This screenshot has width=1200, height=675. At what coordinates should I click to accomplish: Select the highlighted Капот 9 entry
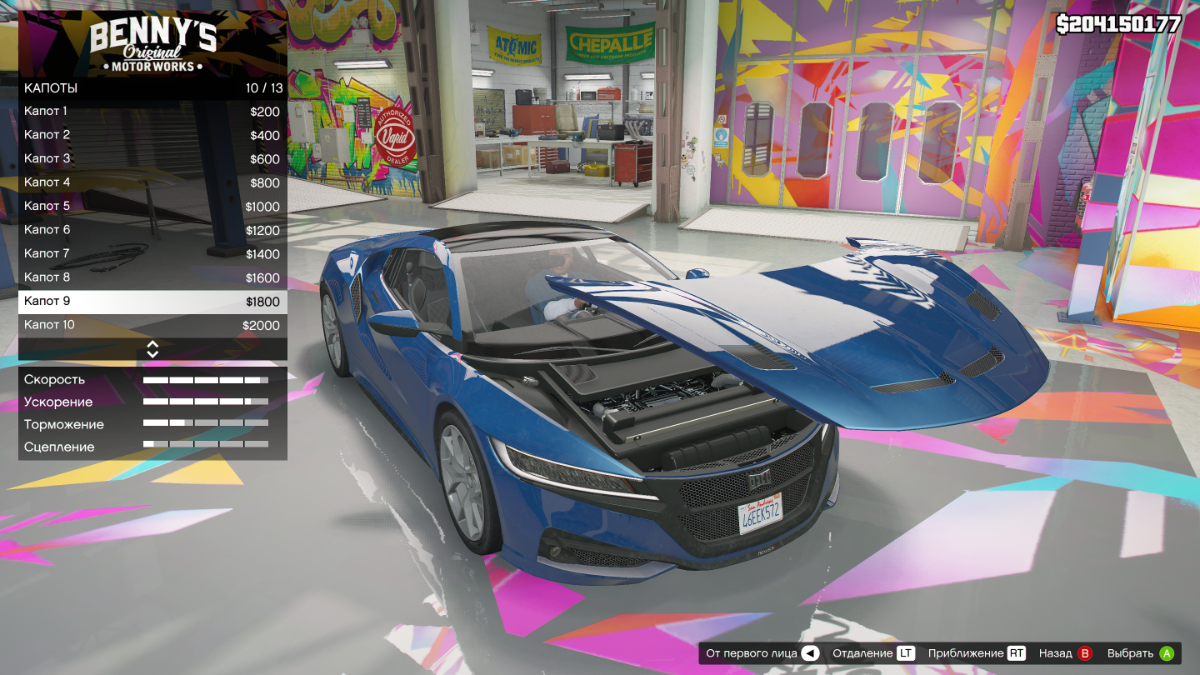tap(152, 301)
